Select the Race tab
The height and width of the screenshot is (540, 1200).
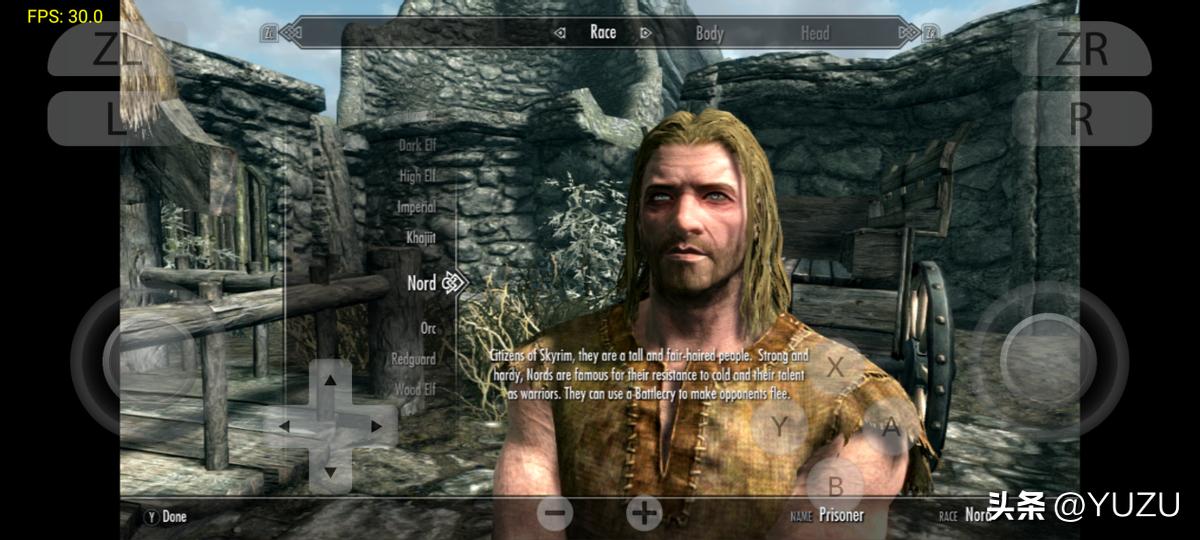603,32
